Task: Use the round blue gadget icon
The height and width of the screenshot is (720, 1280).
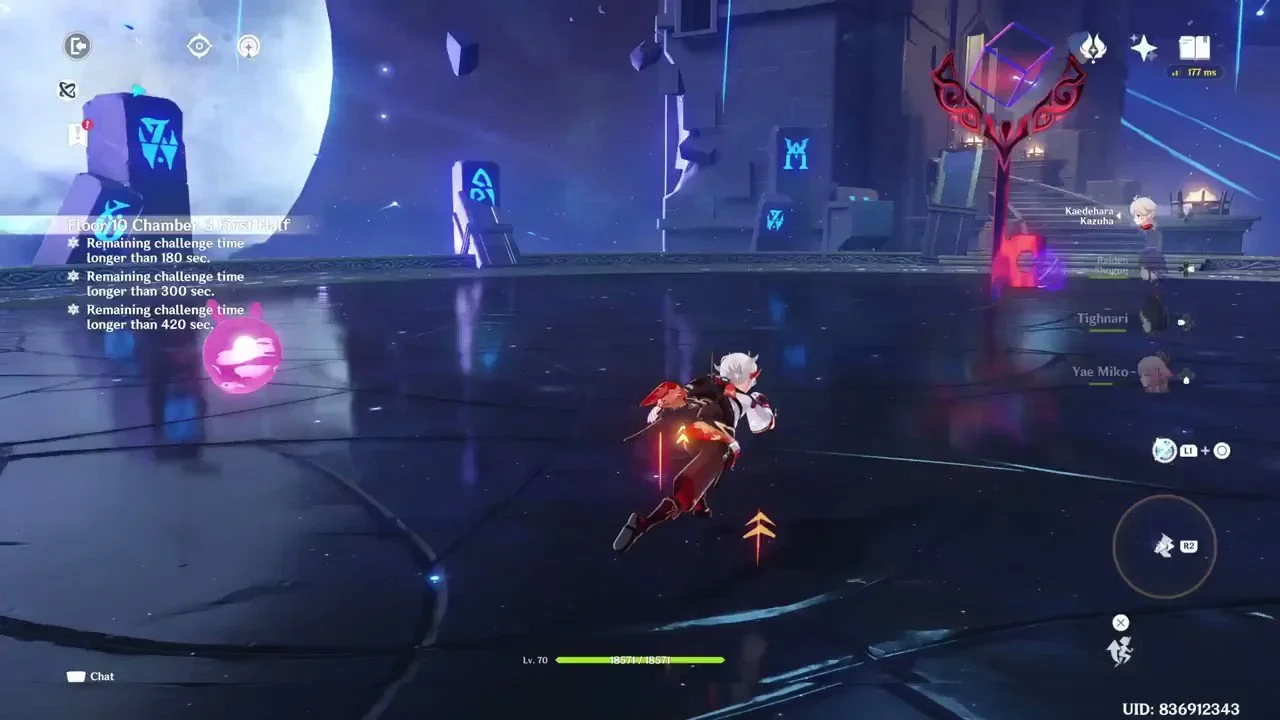Action: pos(1164,451)
